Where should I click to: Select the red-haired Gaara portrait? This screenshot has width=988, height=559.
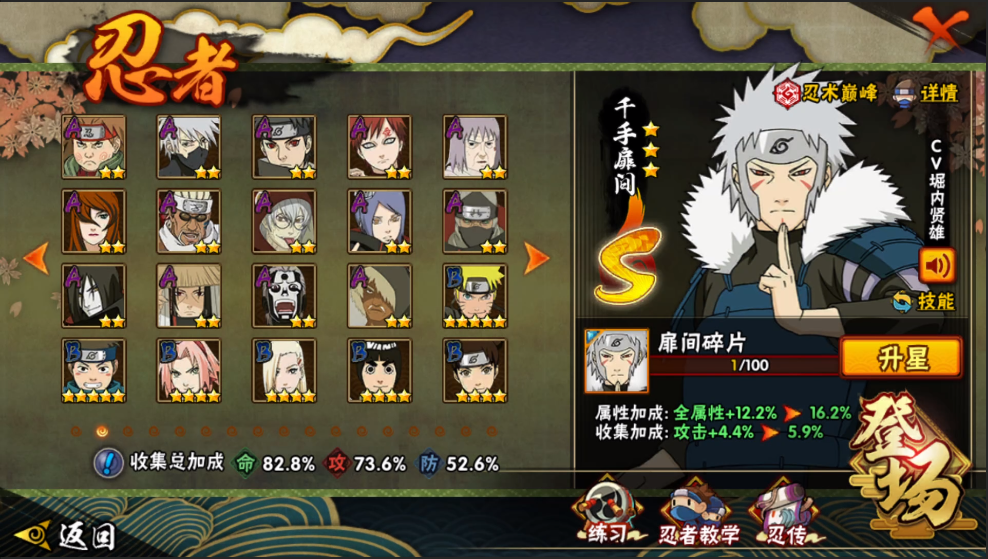pyautogui.click(x=380, y=147)
